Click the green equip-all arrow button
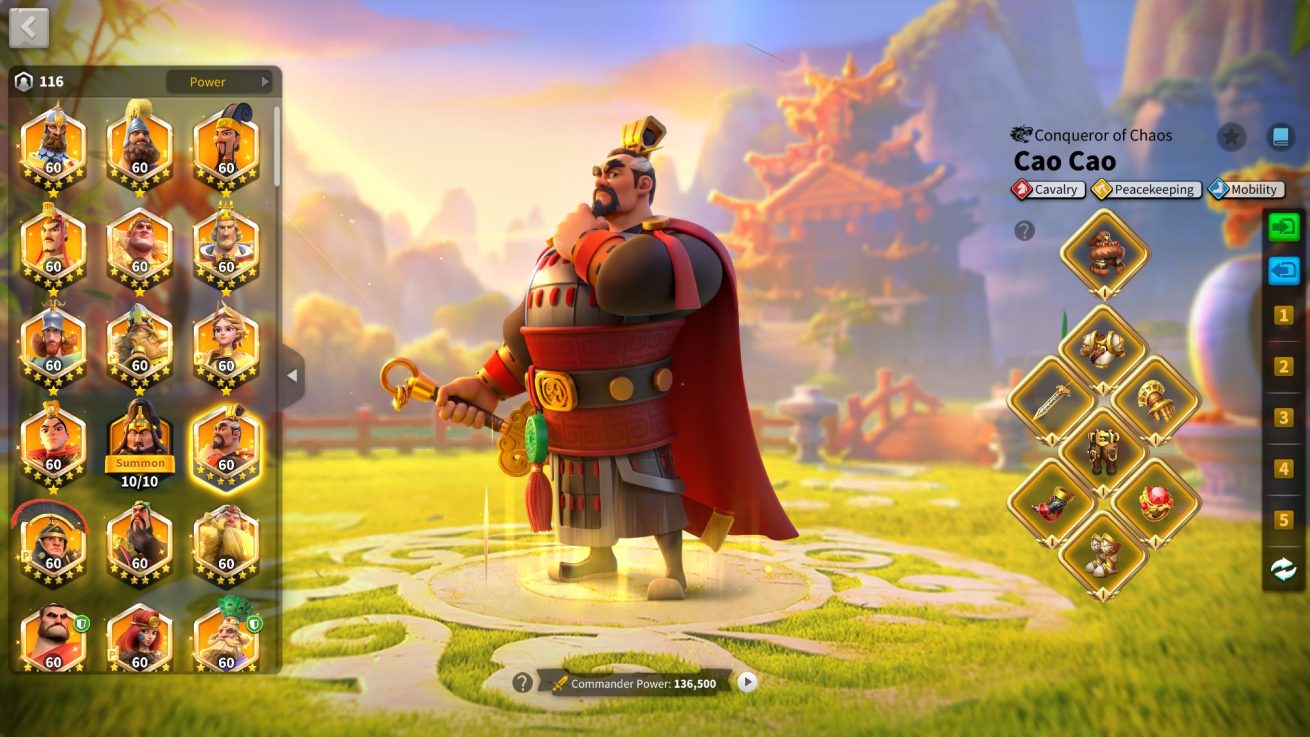The image size is (1310, 737). 1283,226
